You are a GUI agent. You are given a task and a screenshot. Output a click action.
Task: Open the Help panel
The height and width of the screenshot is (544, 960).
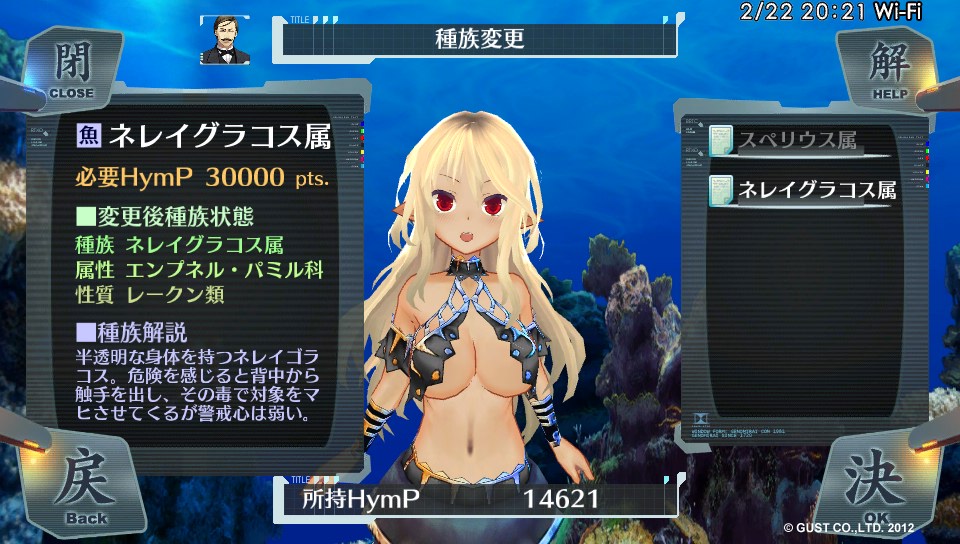click(x=888, y=68)
